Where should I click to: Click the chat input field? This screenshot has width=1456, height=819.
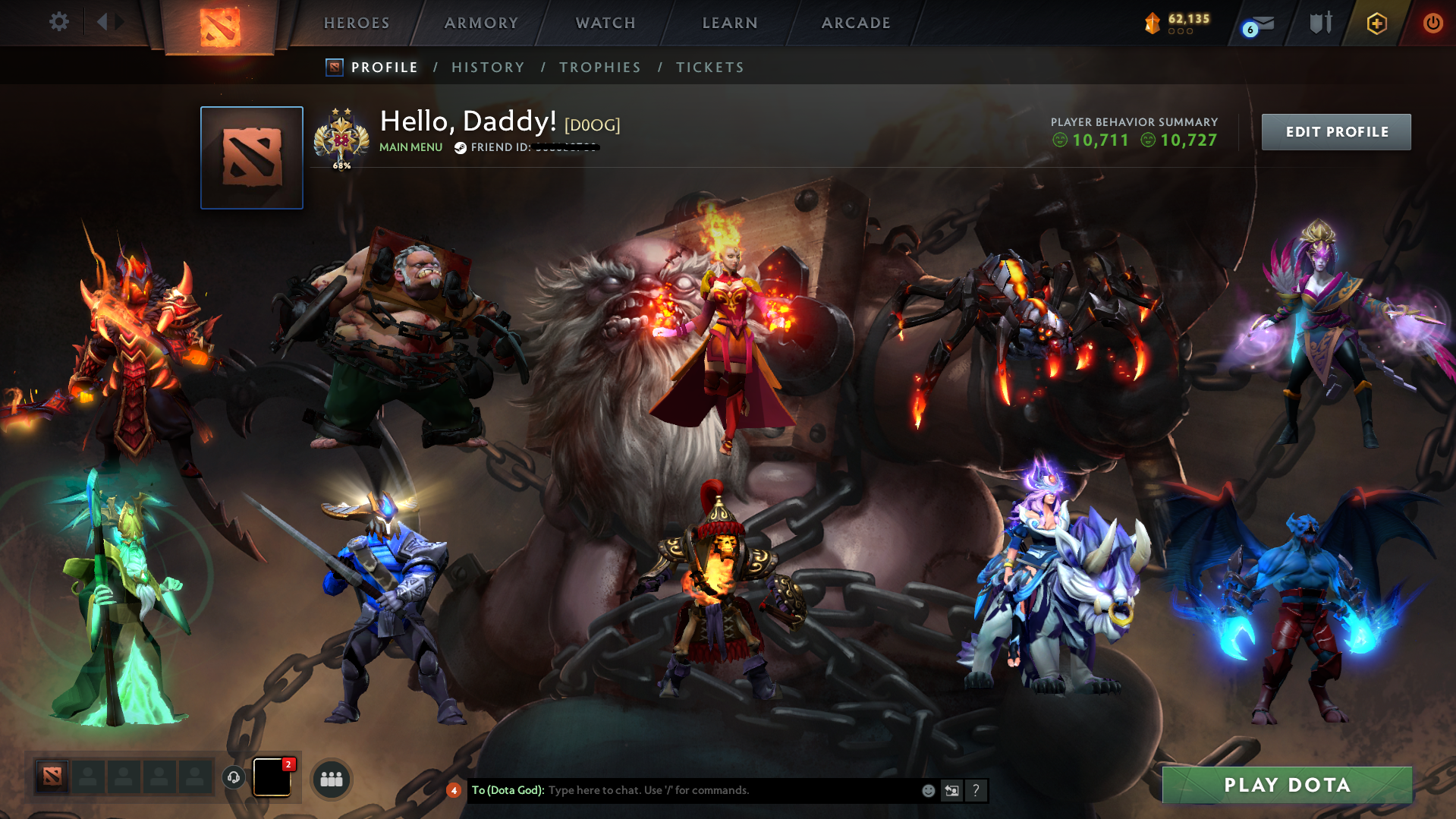point(683,790)
